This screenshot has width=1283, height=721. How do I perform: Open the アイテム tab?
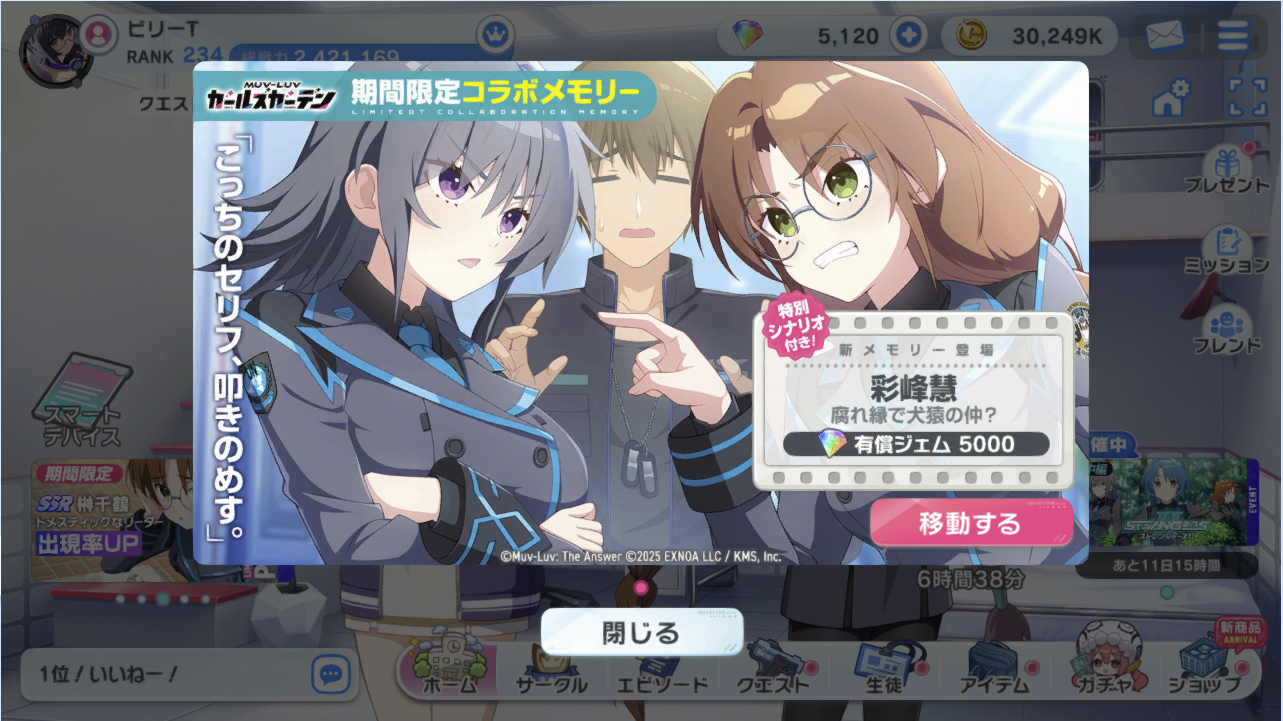[x=994, y=670]
